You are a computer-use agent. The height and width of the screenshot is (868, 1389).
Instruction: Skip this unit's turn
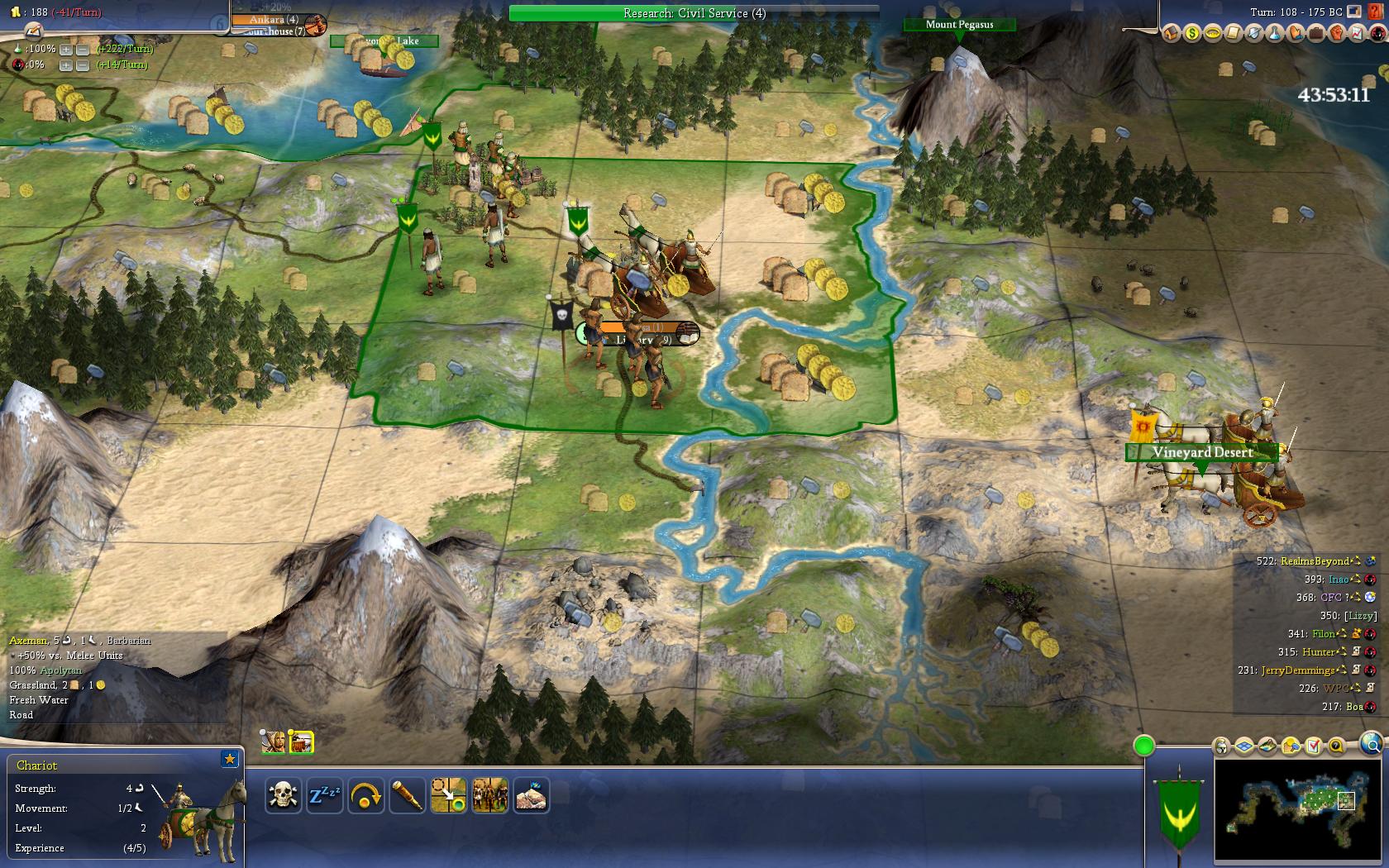click(365, 796)
